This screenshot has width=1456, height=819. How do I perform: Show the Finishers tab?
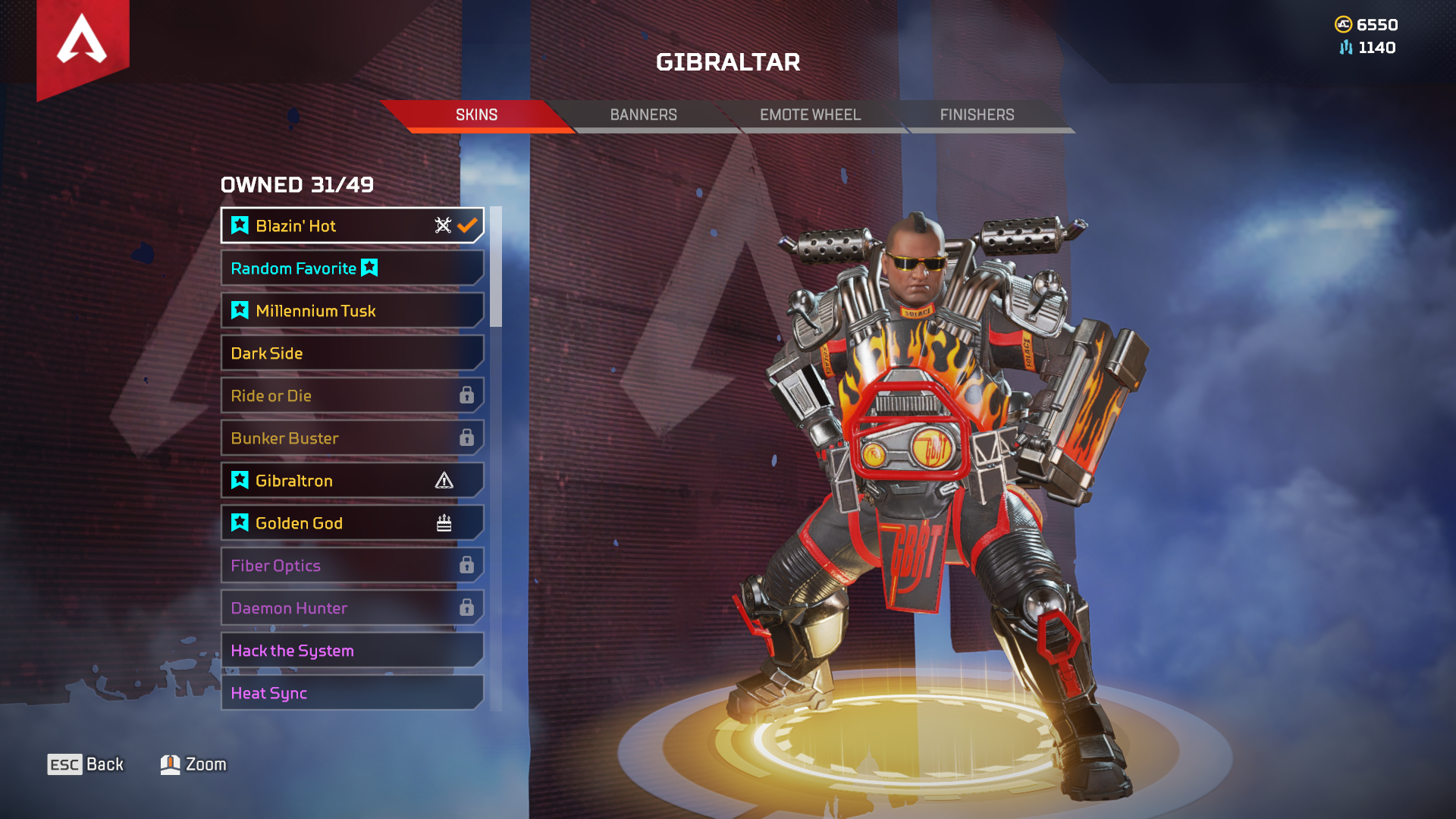tap(977, 115)
